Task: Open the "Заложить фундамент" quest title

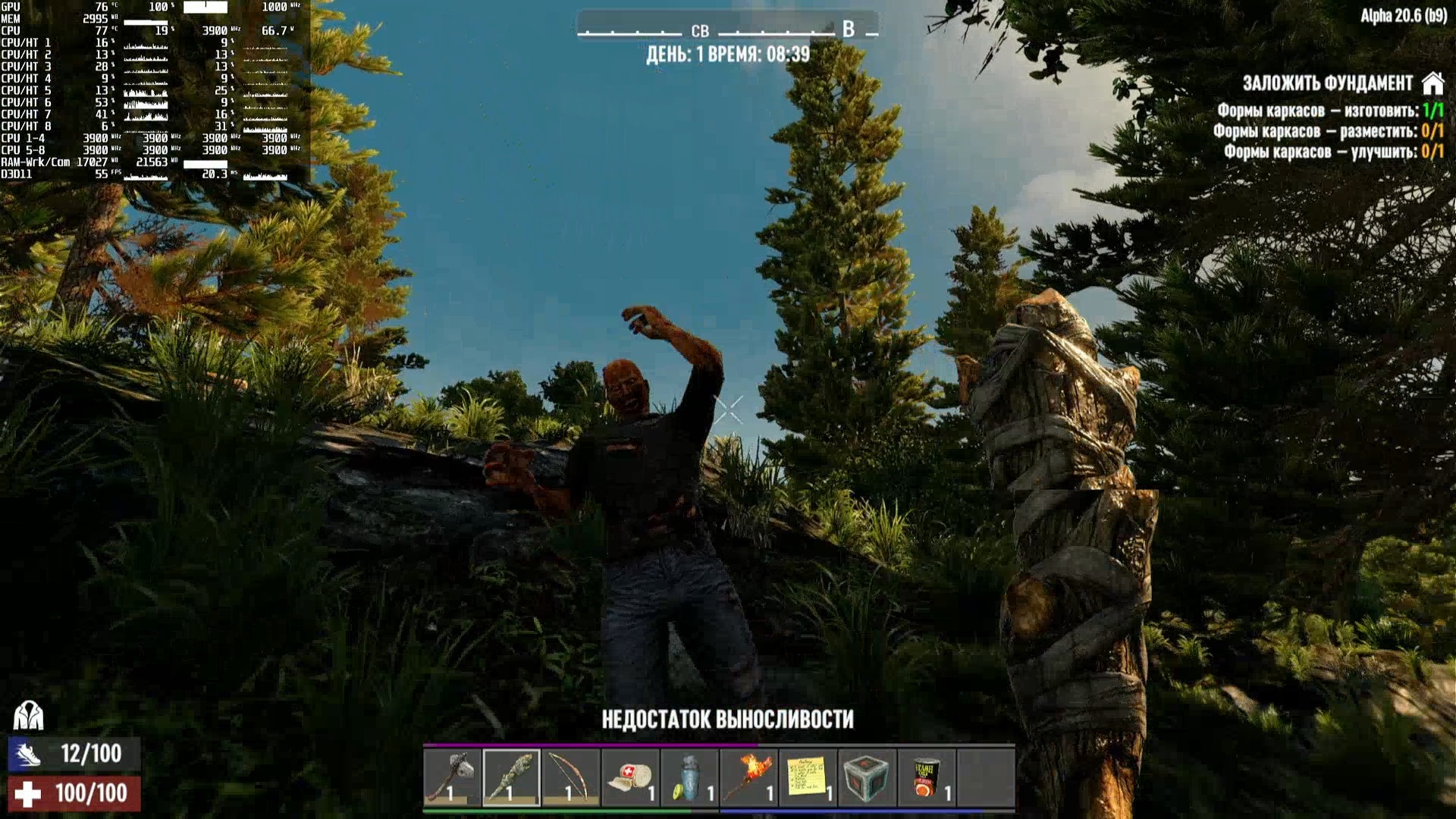Action: pos(1327,83)
